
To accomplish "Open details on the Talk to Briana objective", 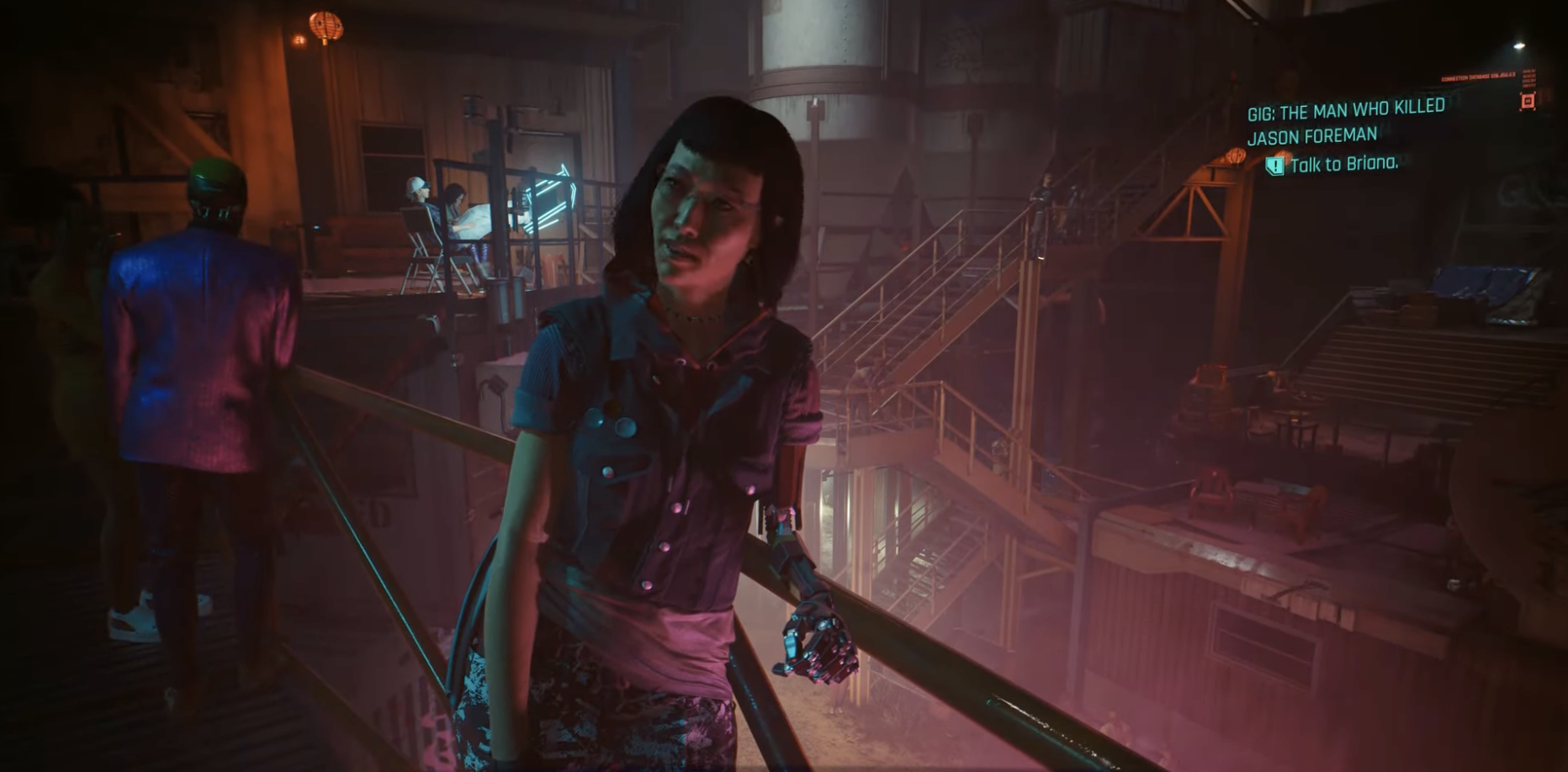I will (x=1345, y=165).
